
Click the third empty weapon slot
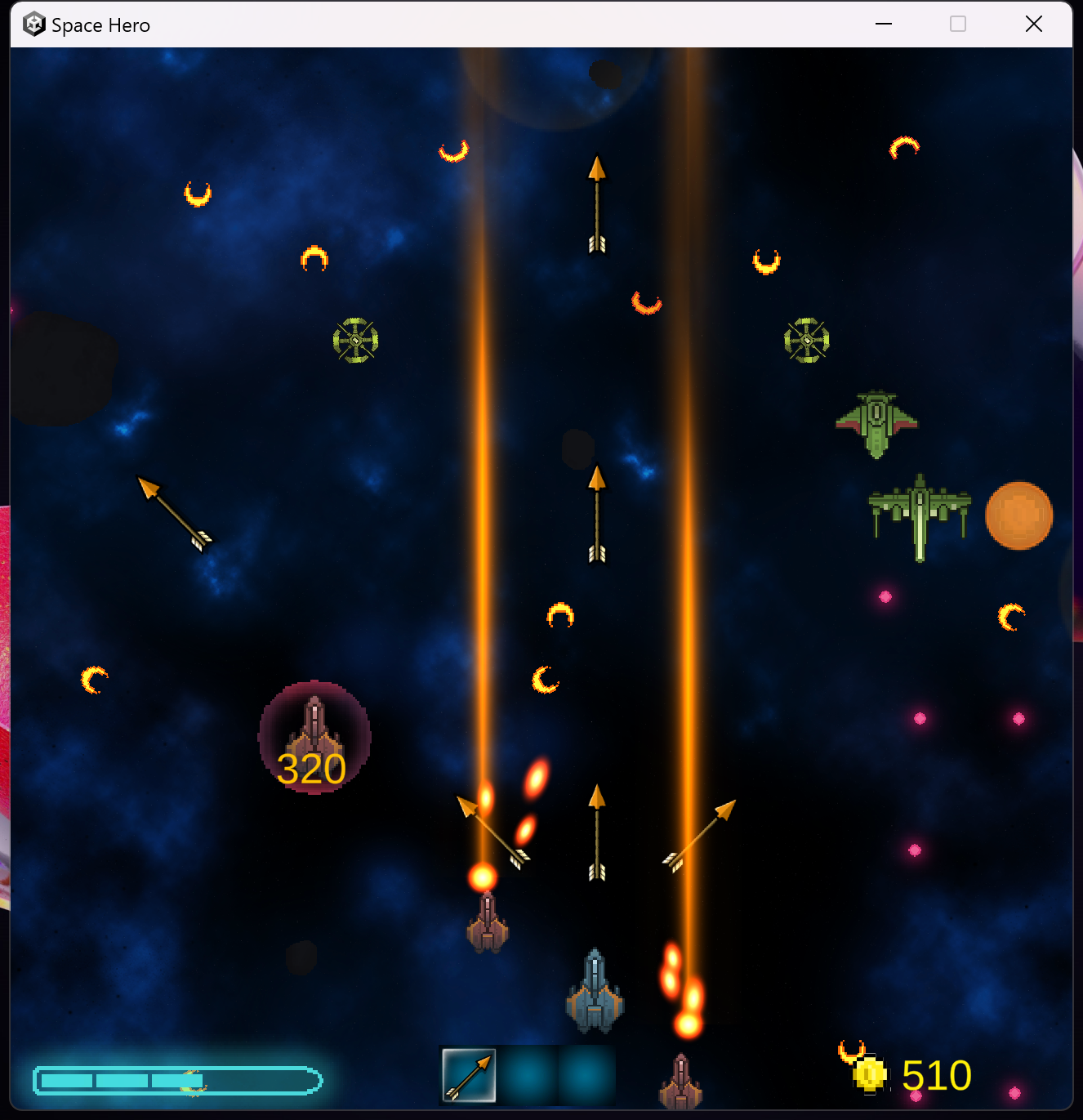(586, 1075)
